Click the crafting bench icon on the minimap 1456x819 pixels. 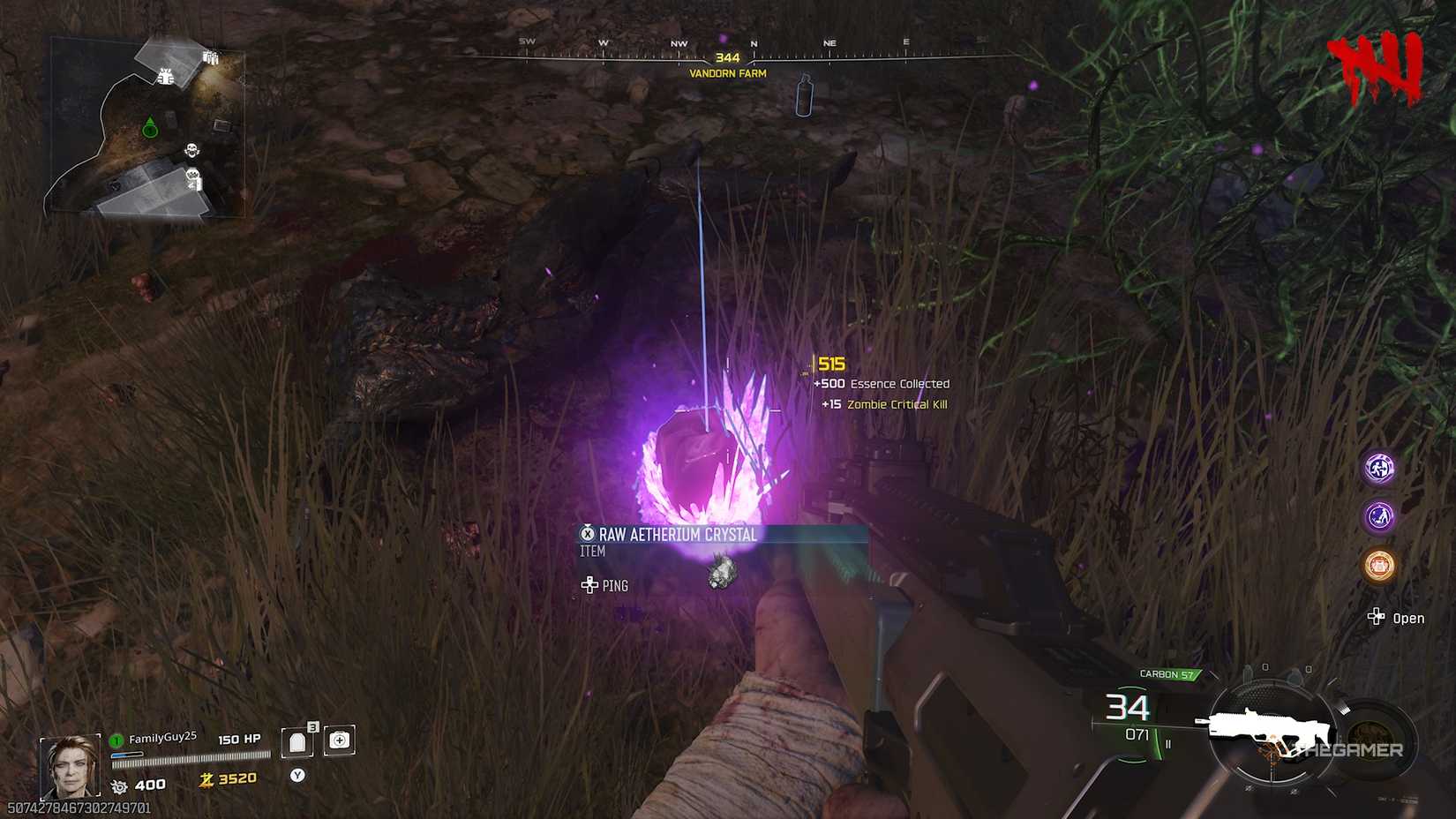164,76
